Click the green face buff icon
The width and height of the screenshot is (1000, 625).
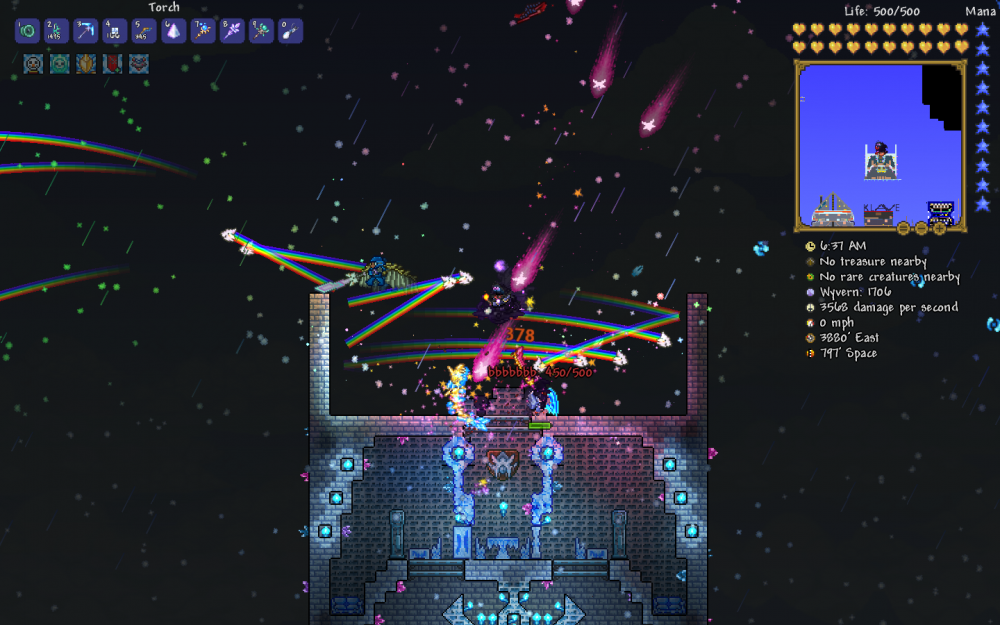coord(60,64)
